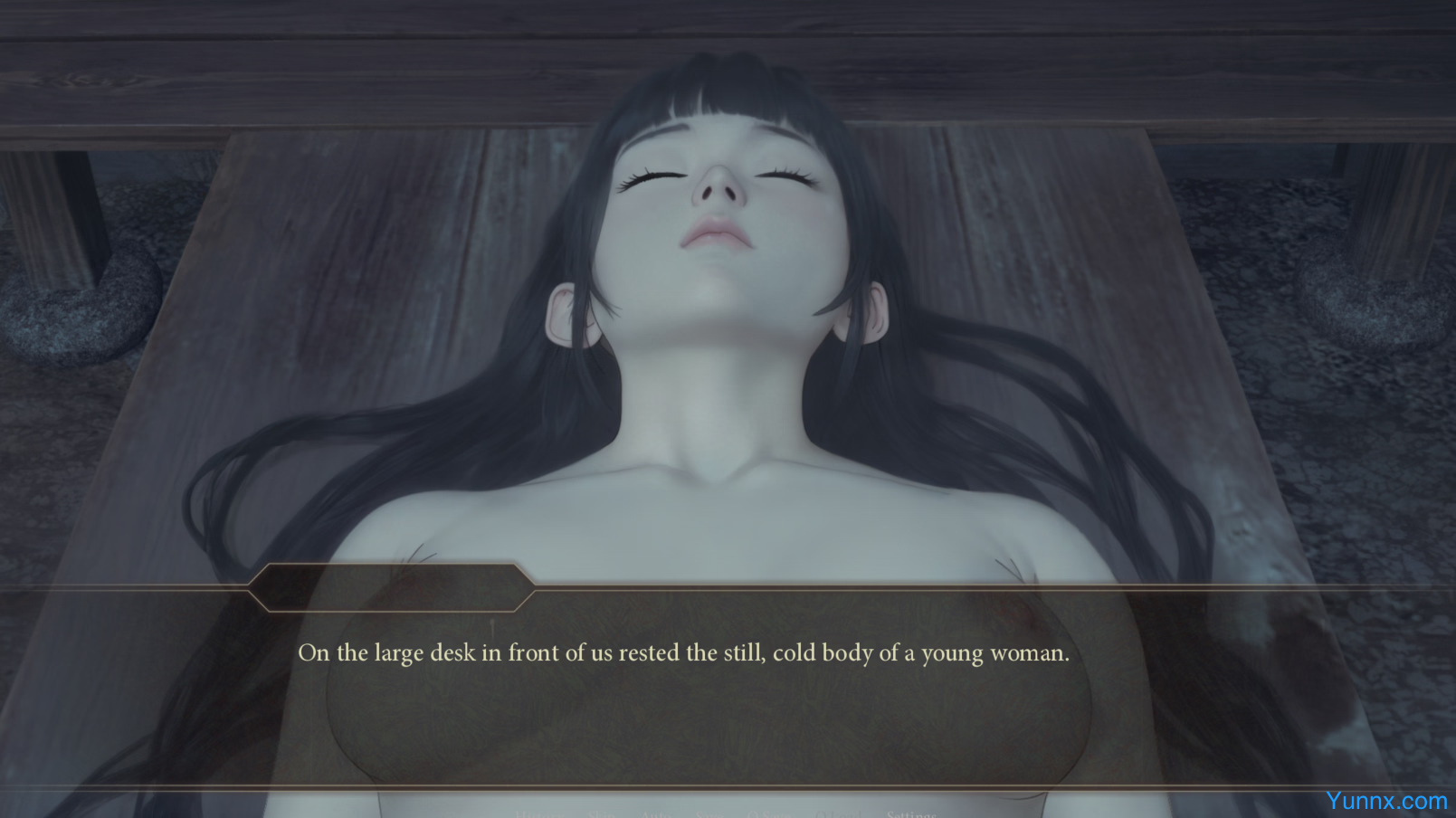Open the Save menu entry

(709, 814)
